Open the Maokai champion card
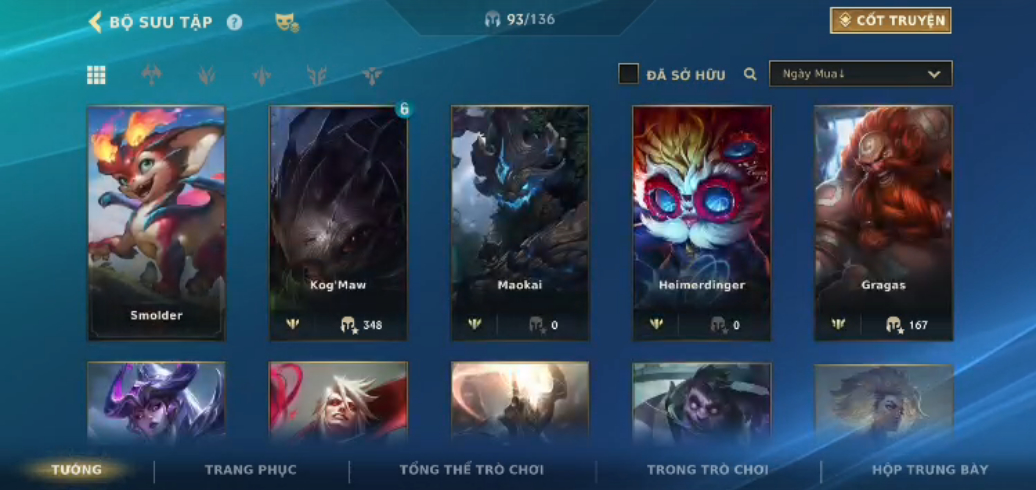Viewport: 1036px width, 490px height. (520, 222)
